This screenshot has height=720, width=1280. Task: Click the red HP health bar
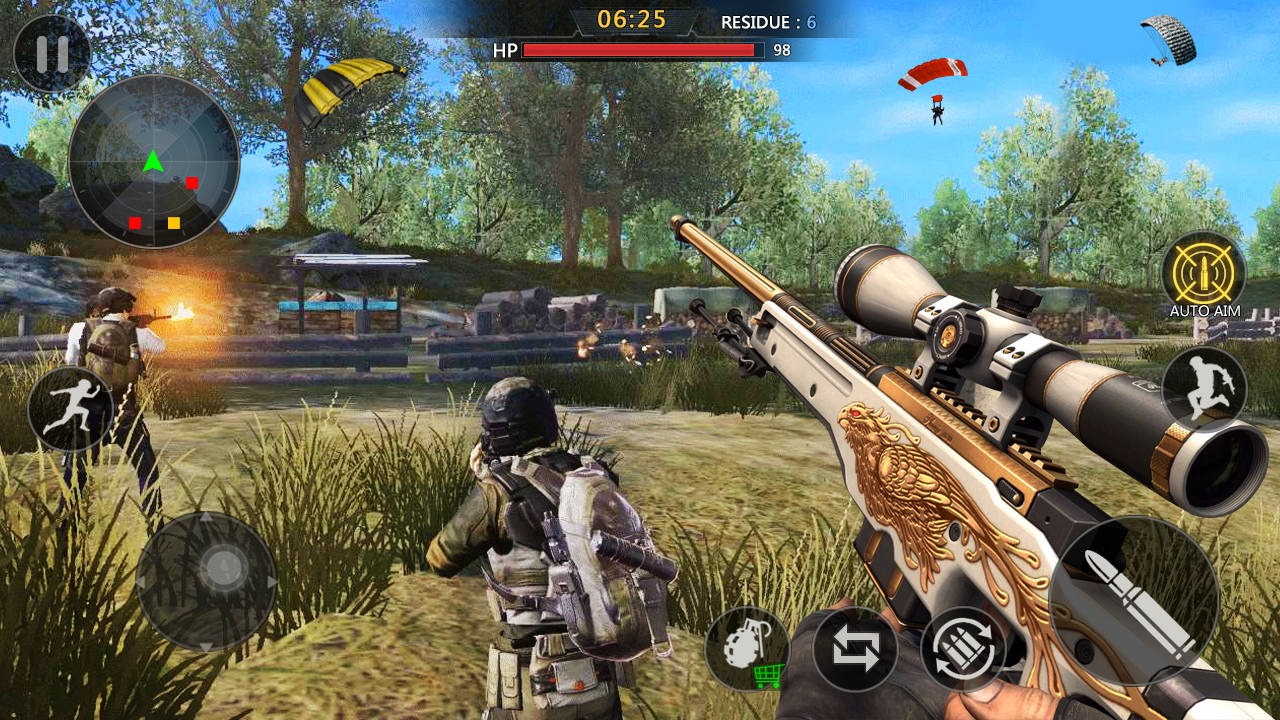point(640,49)
